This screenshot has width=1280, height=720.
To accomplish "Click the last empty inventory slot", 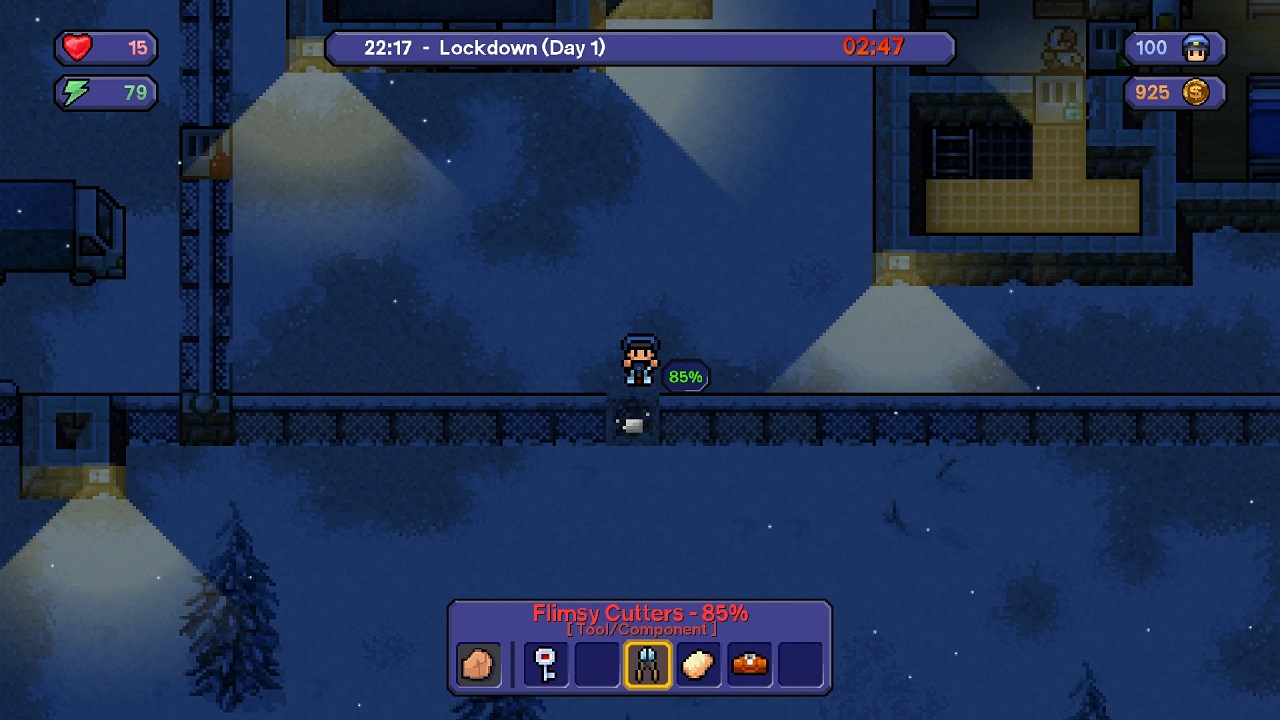I will (798, 664).
